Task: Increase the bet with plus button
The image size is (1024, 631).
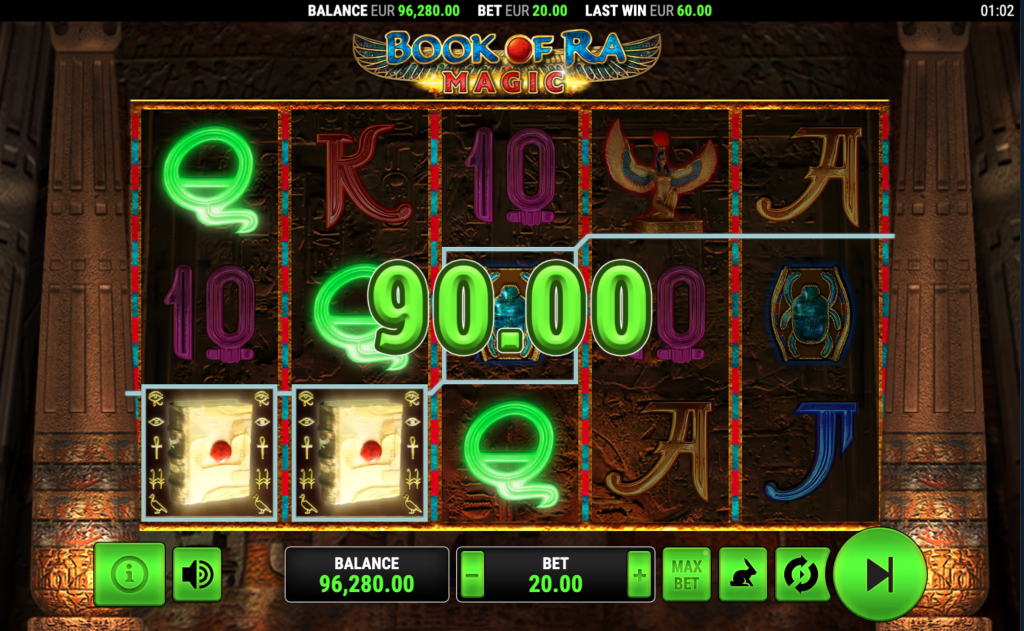Action: click(x=638, y=575)
